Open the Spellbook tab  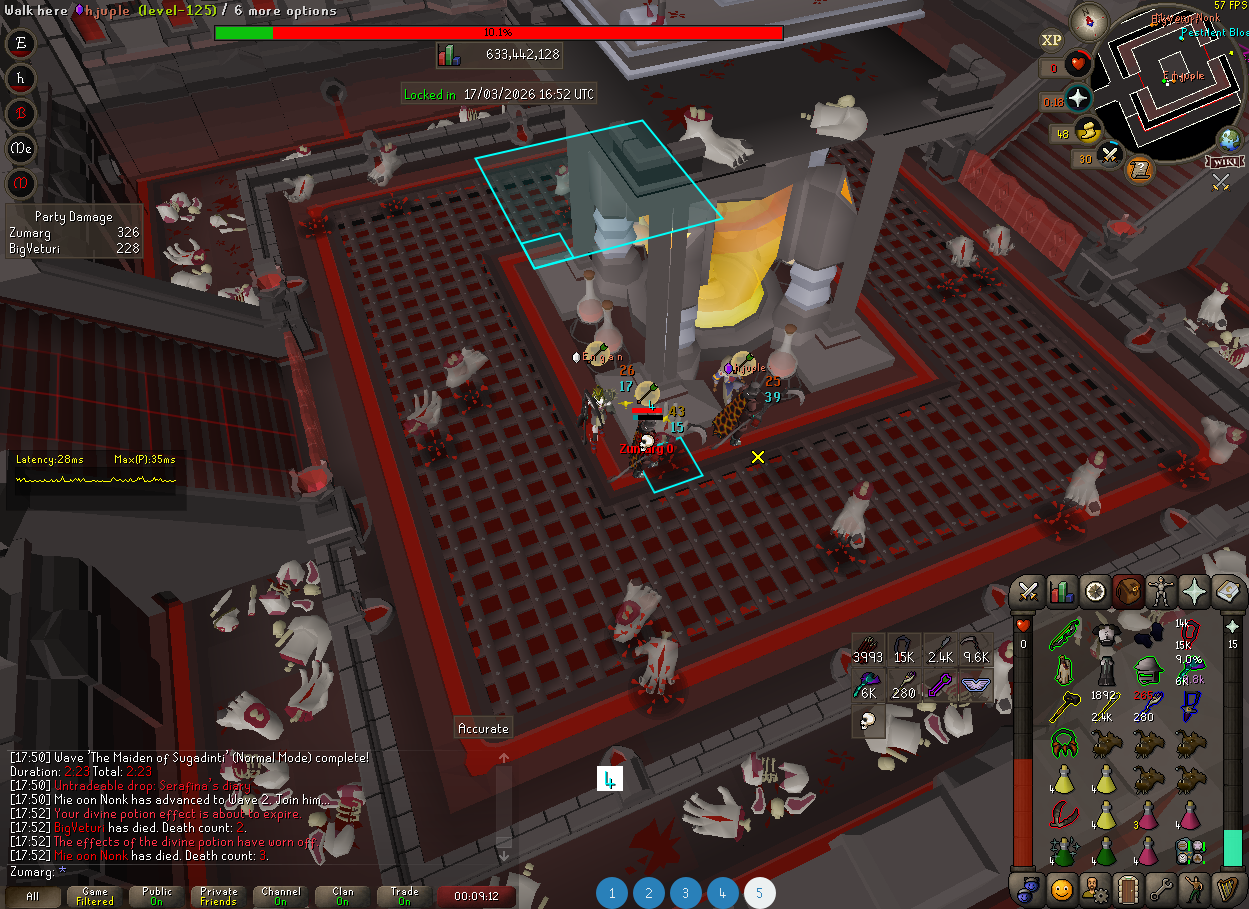click(1229, 592)
